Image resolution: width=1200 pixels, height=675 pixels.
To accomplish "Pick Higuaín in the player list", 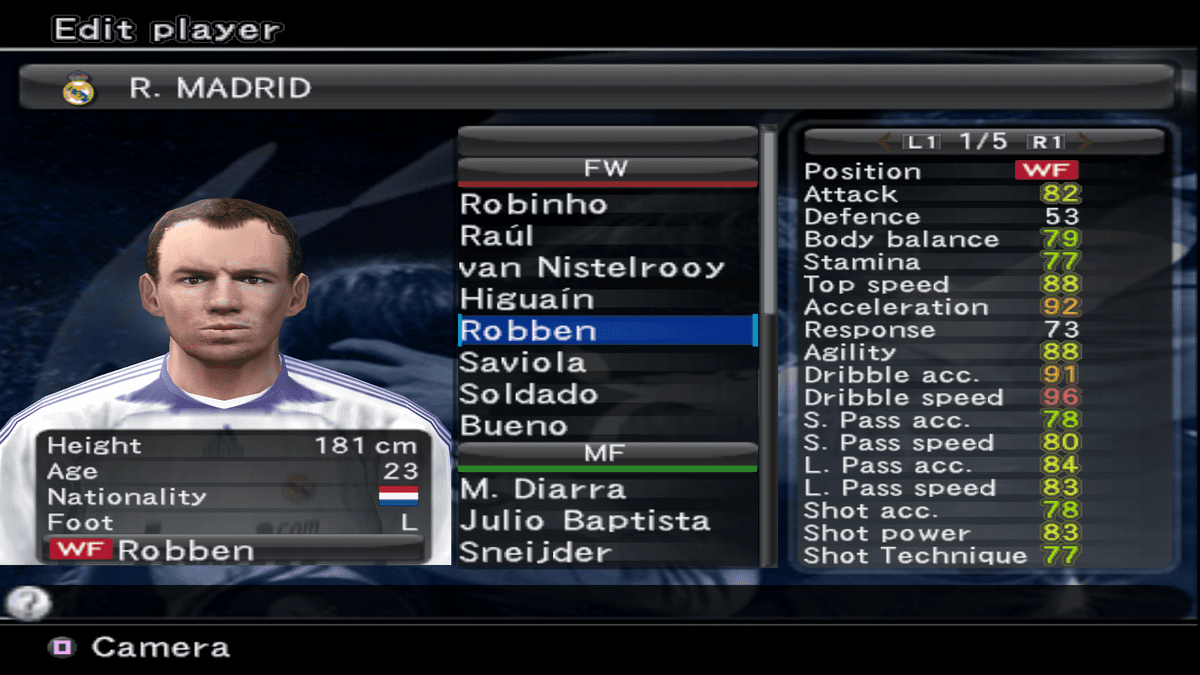I will tap(527, 300).
